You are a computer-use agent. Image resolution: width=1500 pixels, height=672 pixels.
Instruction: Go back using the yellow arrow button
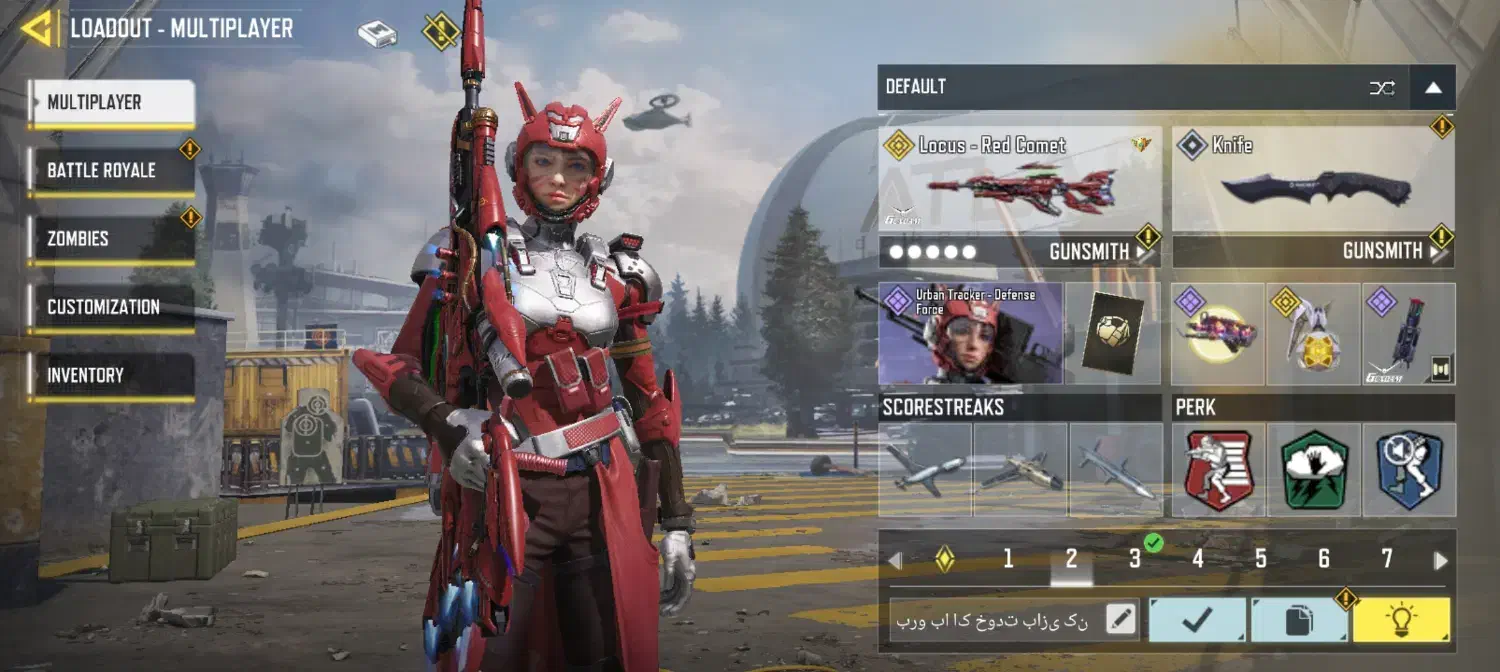36,28
